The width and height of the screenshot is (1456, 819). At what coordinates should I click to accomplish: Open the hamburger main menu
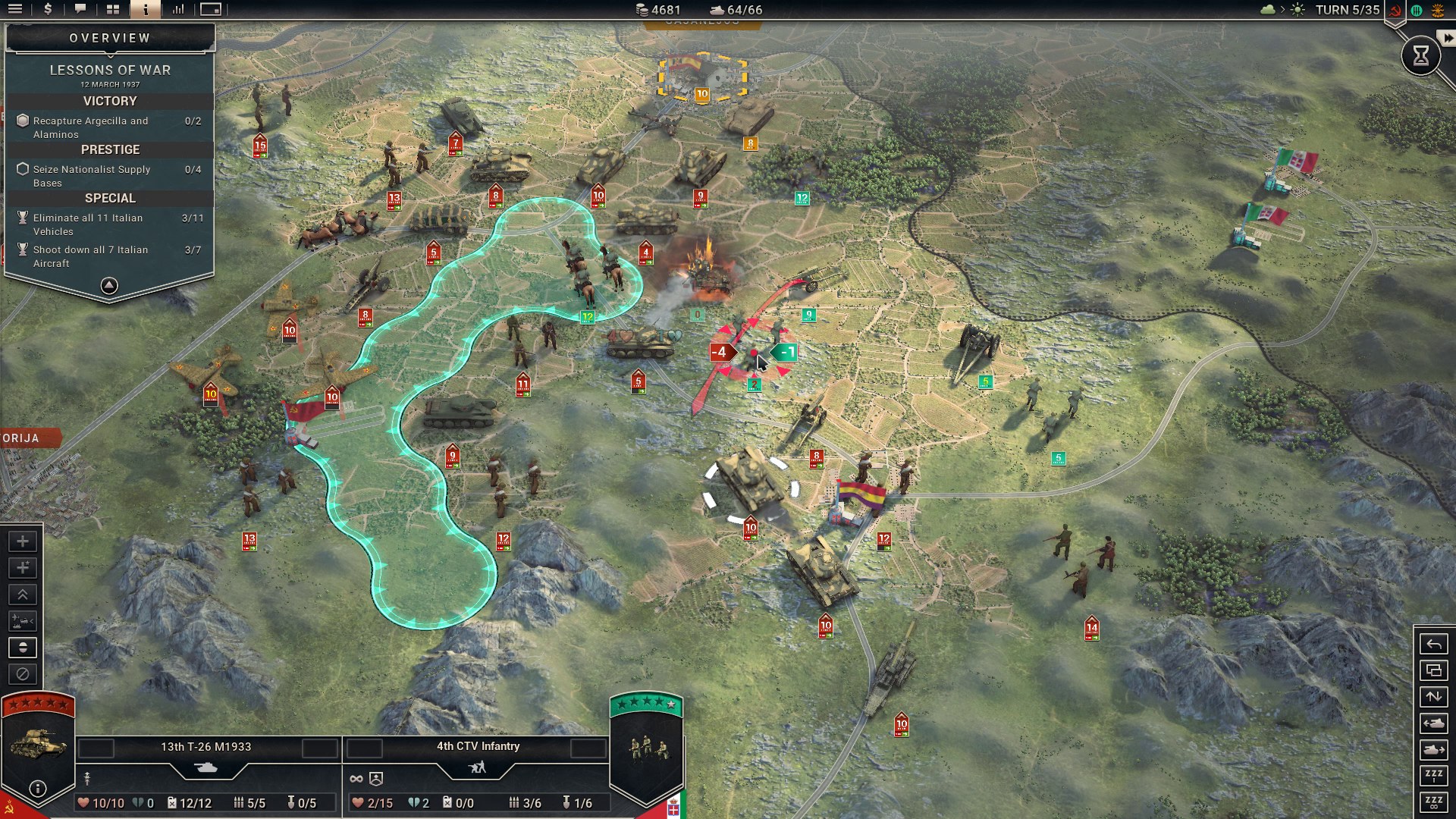(15, 9)
